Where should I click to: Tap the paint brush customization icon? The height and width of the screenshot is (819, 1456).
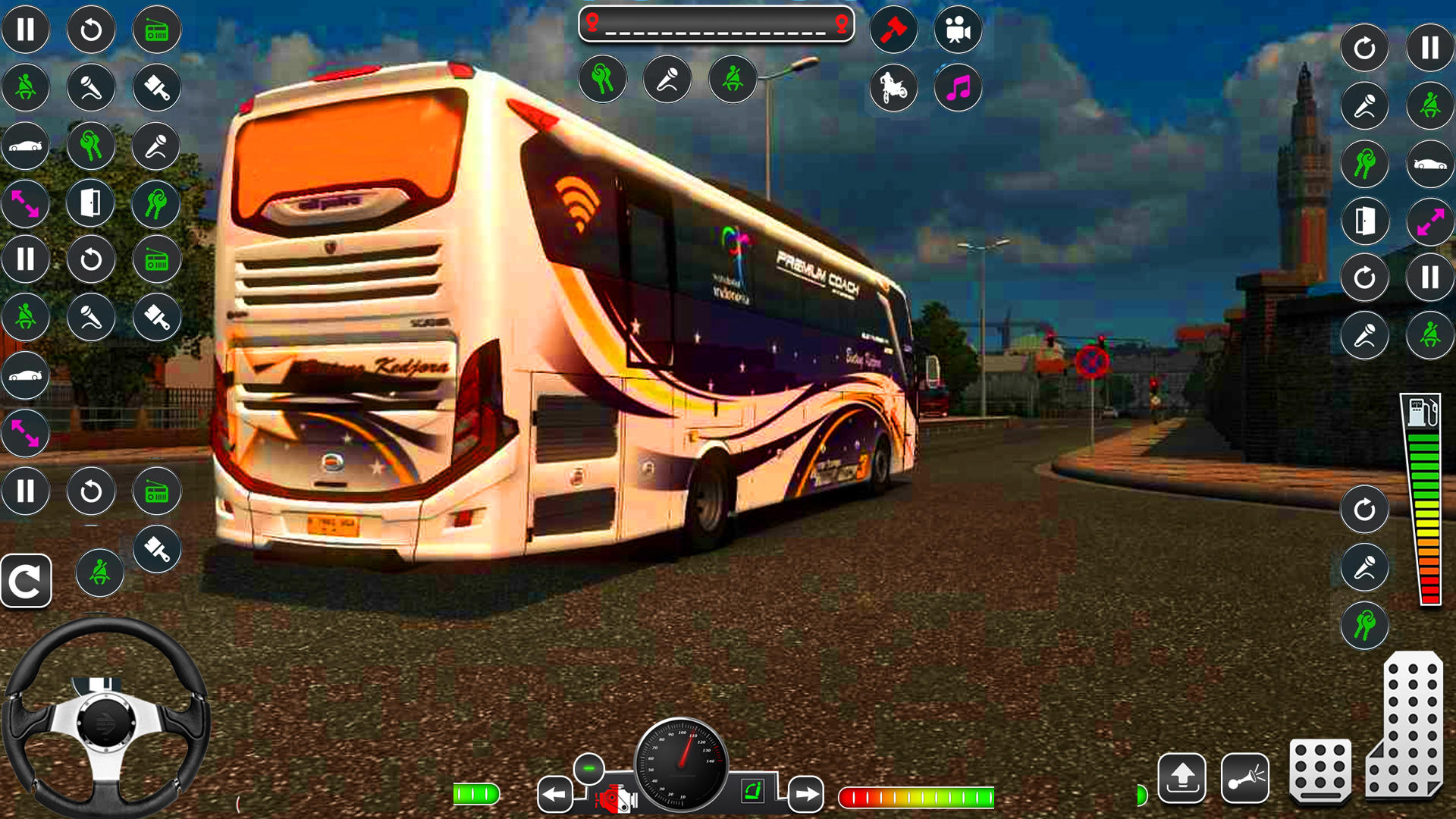pos(155,89)
